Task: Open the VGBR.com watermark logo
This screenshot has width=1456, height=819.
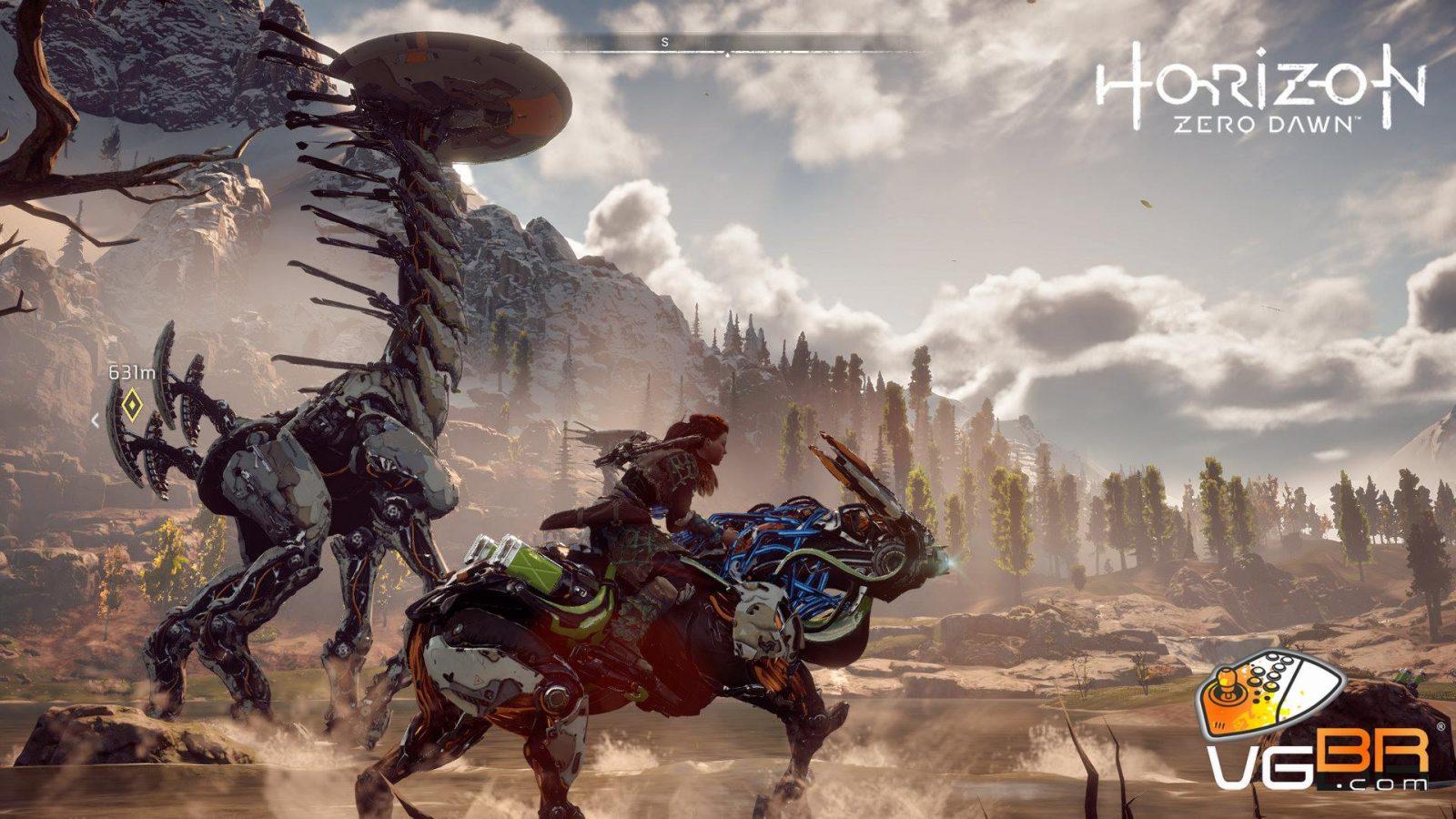Action: (1317, 729)
